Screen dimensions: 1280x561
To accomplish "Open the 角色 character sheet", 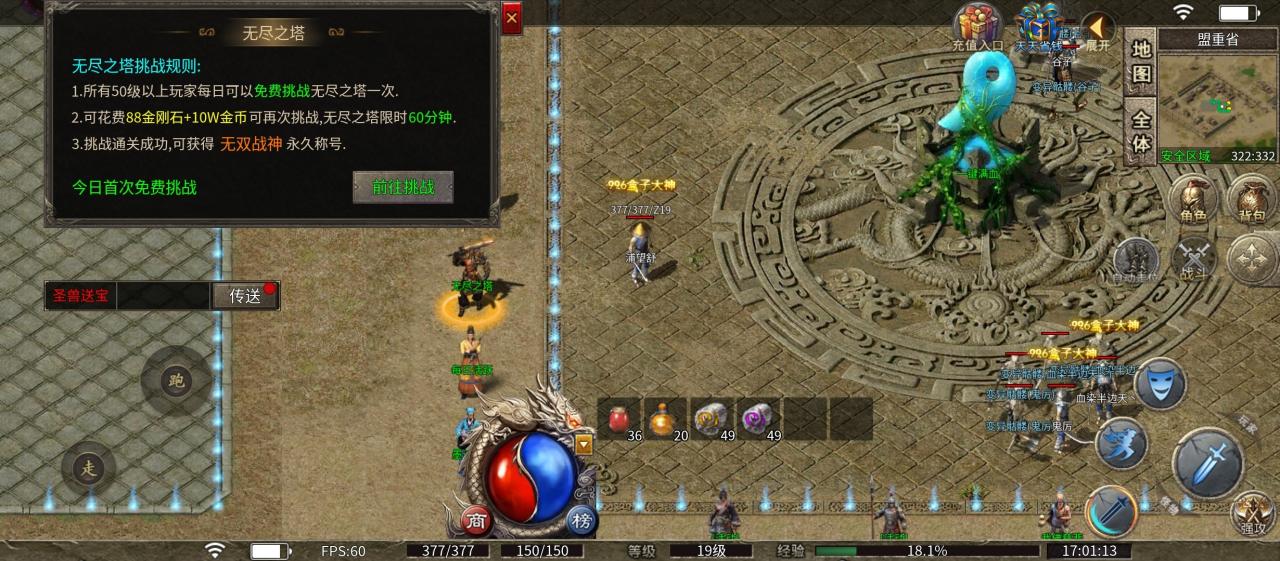I will [1192, 199].
